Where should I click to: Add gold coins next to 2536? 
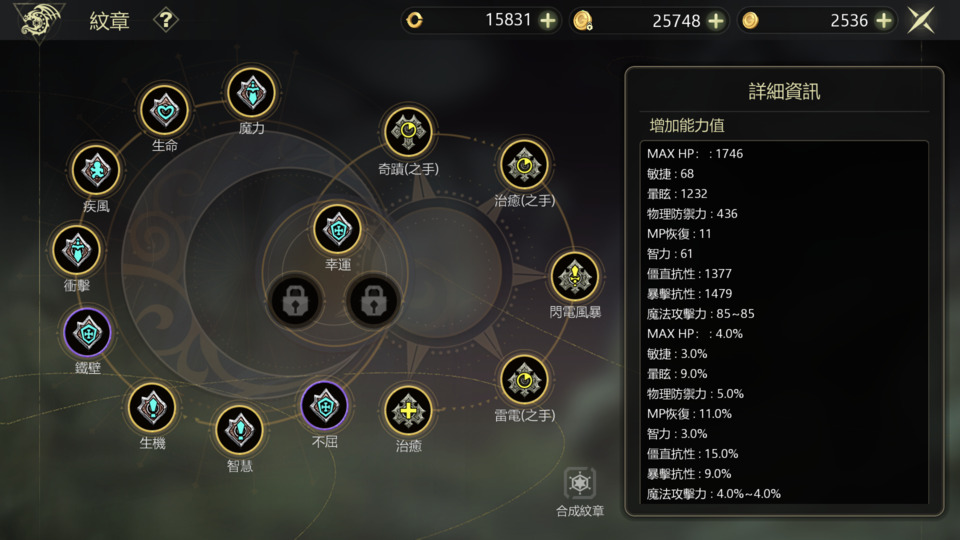click(x=884, y=20)
